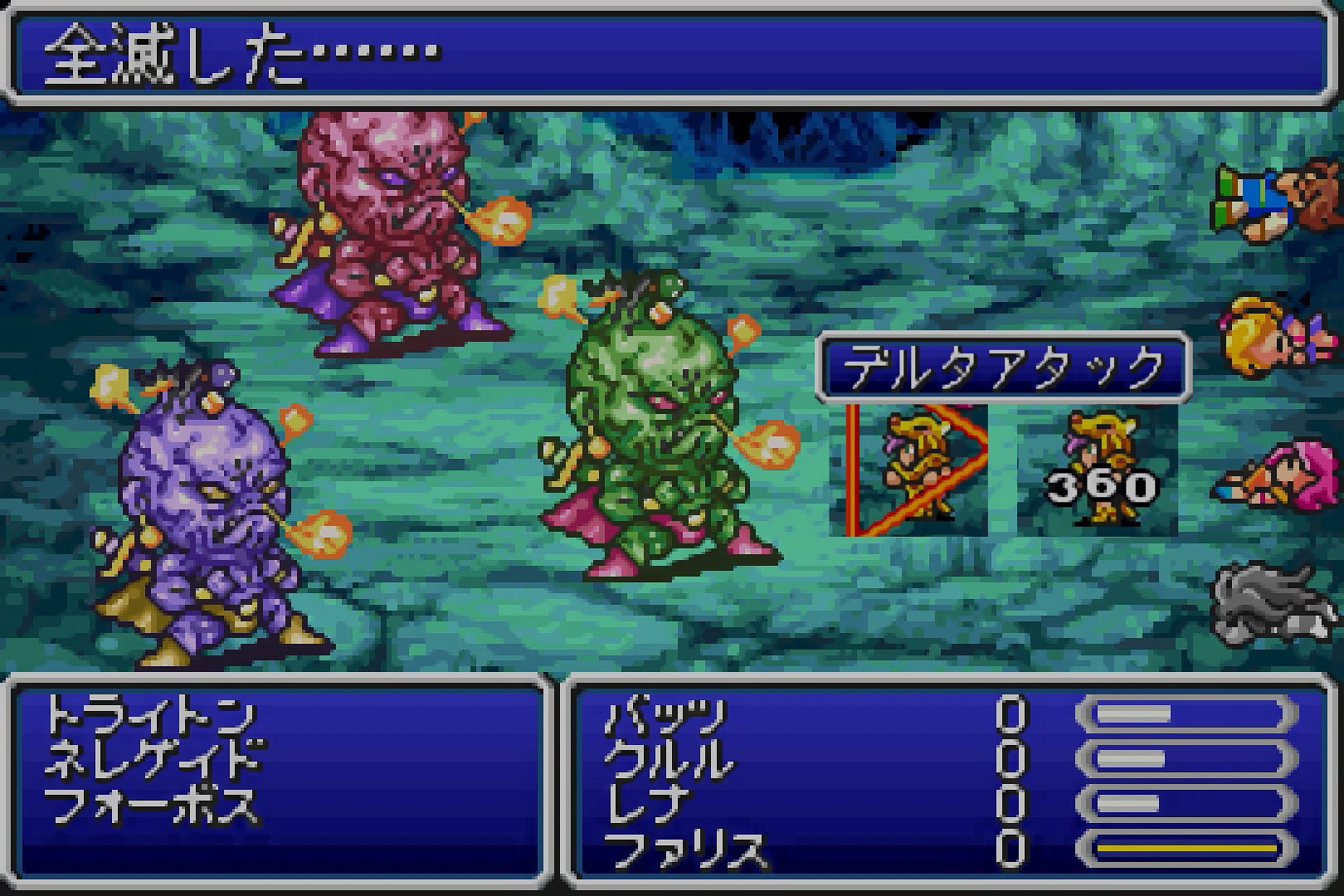The image size is (1344, 896).
Task: Select トライトン in the enemy list
Action: [149, 715]
